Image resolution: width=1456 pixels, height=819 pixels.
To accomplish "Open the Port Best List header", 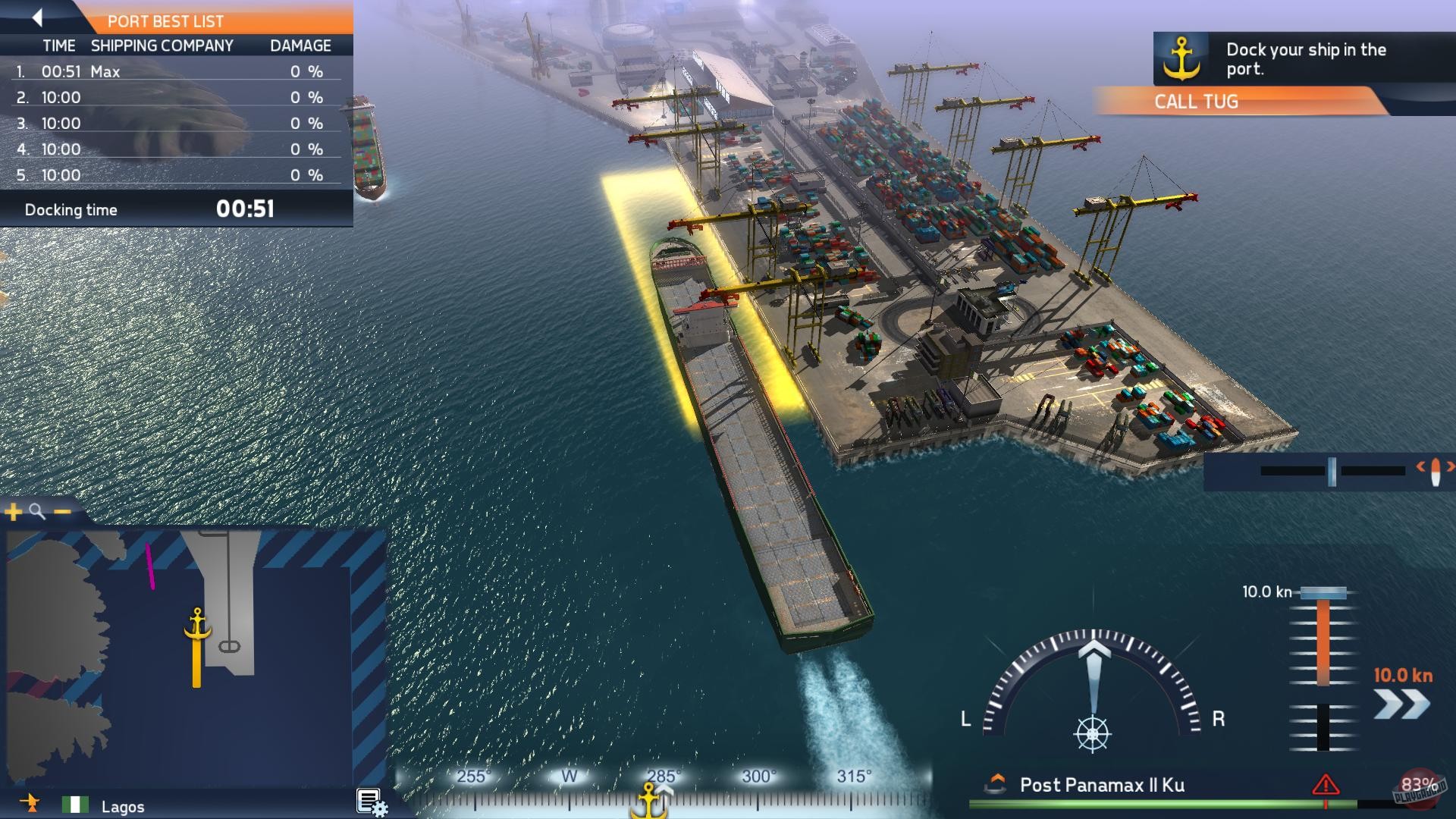I will coord(165,21).
